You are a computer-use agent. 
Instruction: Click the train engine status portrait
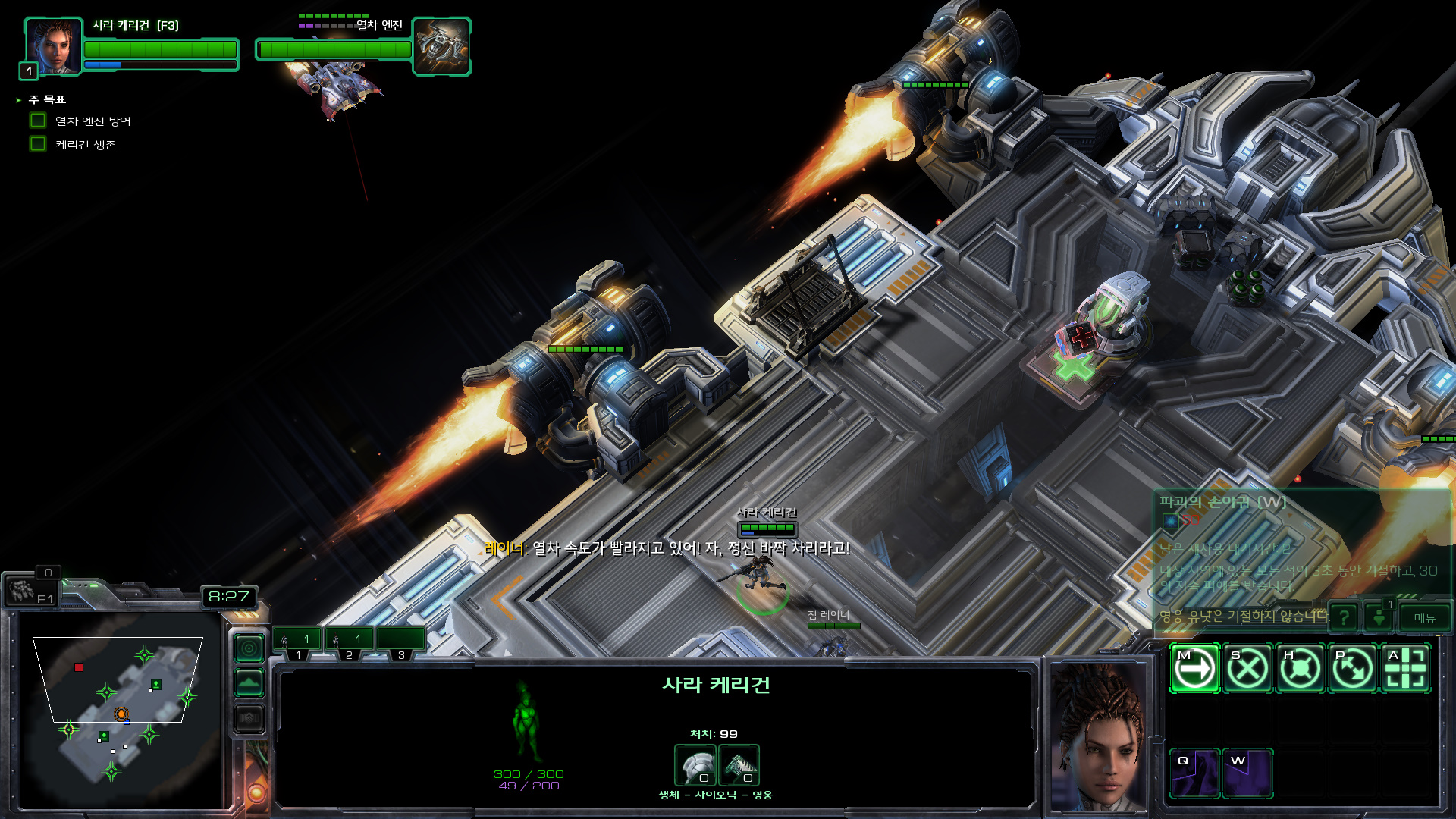point(441,47)
